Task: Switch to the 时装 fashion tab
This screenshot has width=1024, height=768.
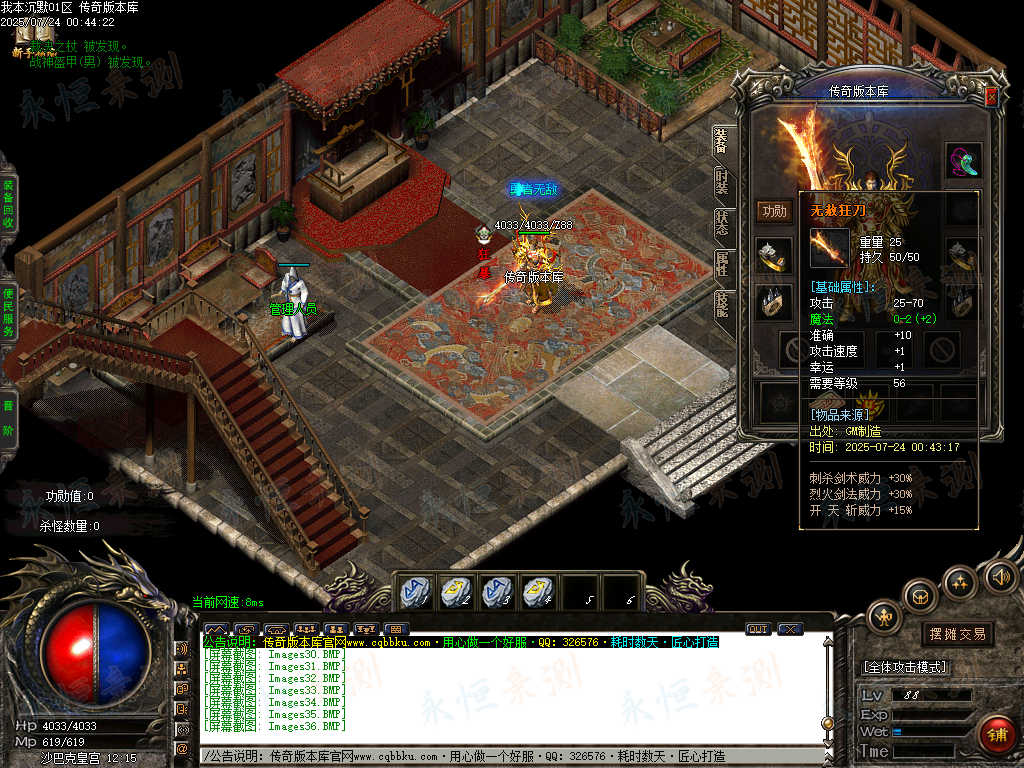Action: pyautogui.click(x=722, y=181)
